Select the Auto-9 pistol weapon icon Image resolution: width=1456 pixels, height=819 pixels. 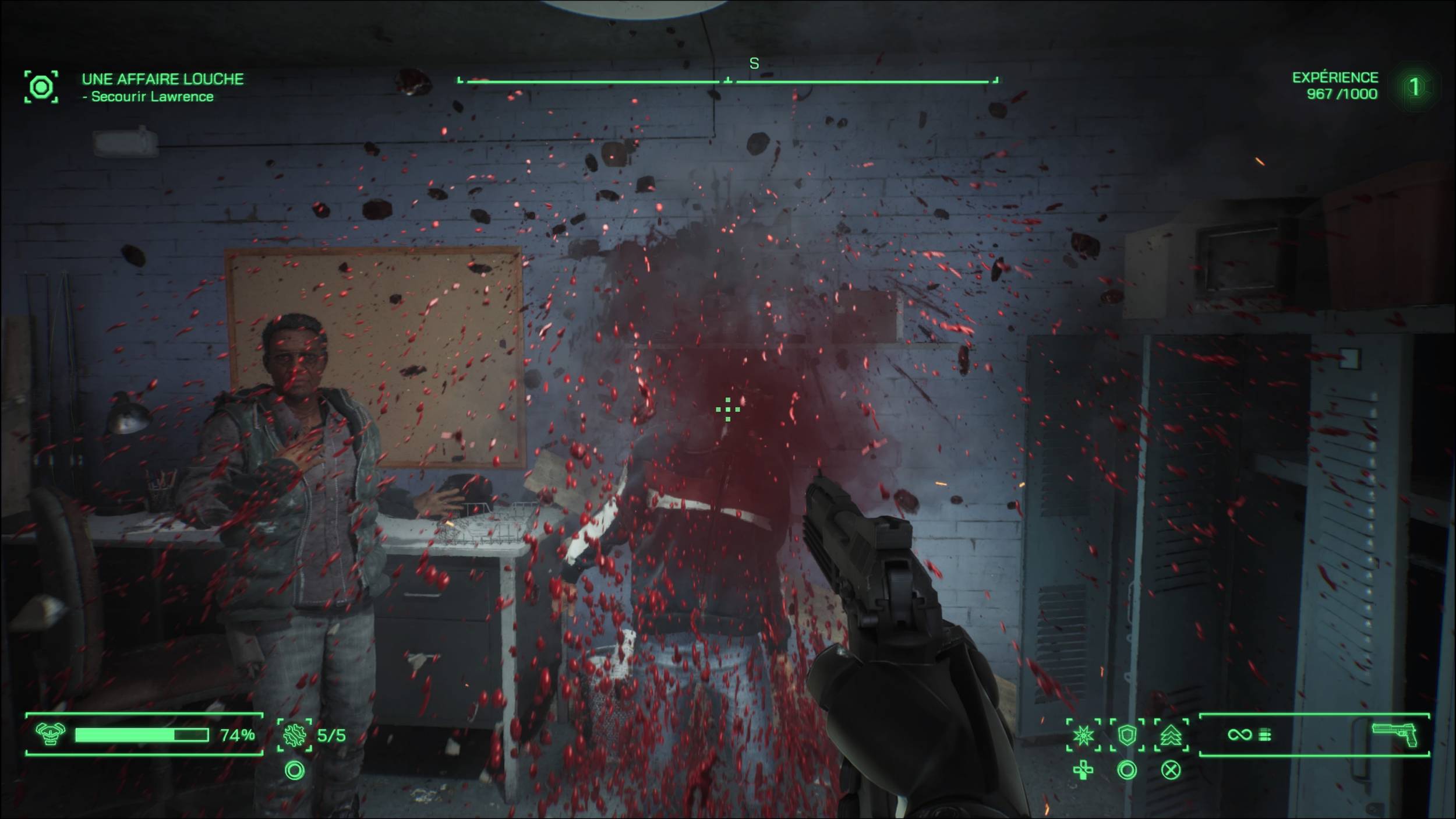(1395, 735)
